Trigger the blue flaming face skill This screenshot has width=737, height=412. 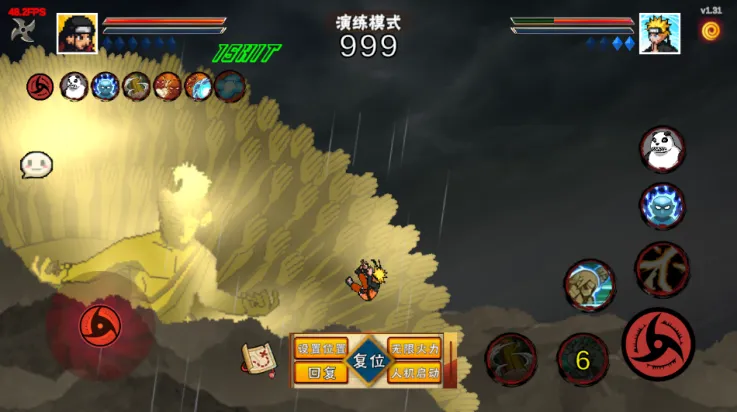pyautogui.click(x=662, y=207)
